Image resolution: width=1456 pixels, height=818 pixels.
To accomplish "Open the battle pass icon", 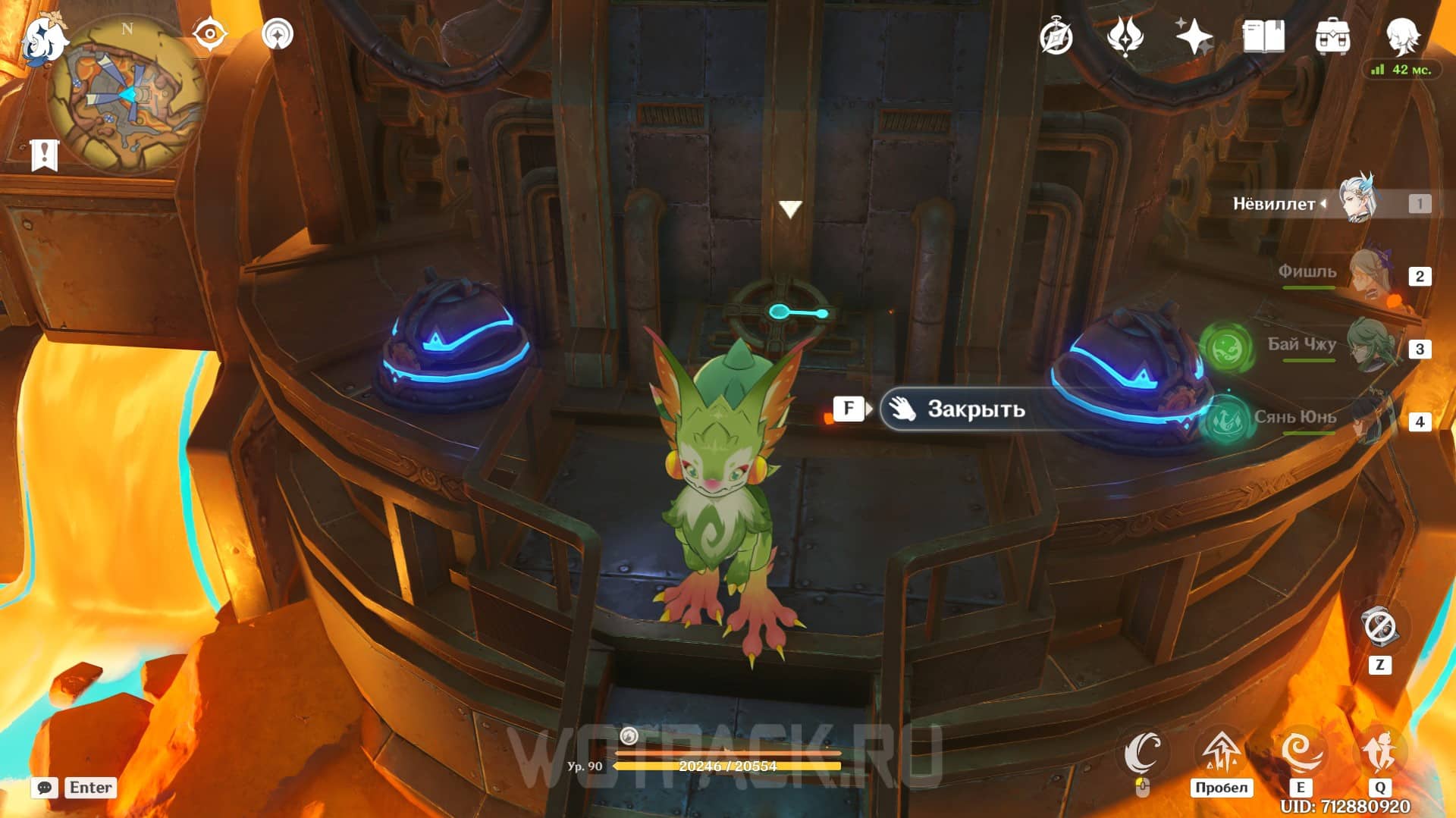I will pos(1125,36).
